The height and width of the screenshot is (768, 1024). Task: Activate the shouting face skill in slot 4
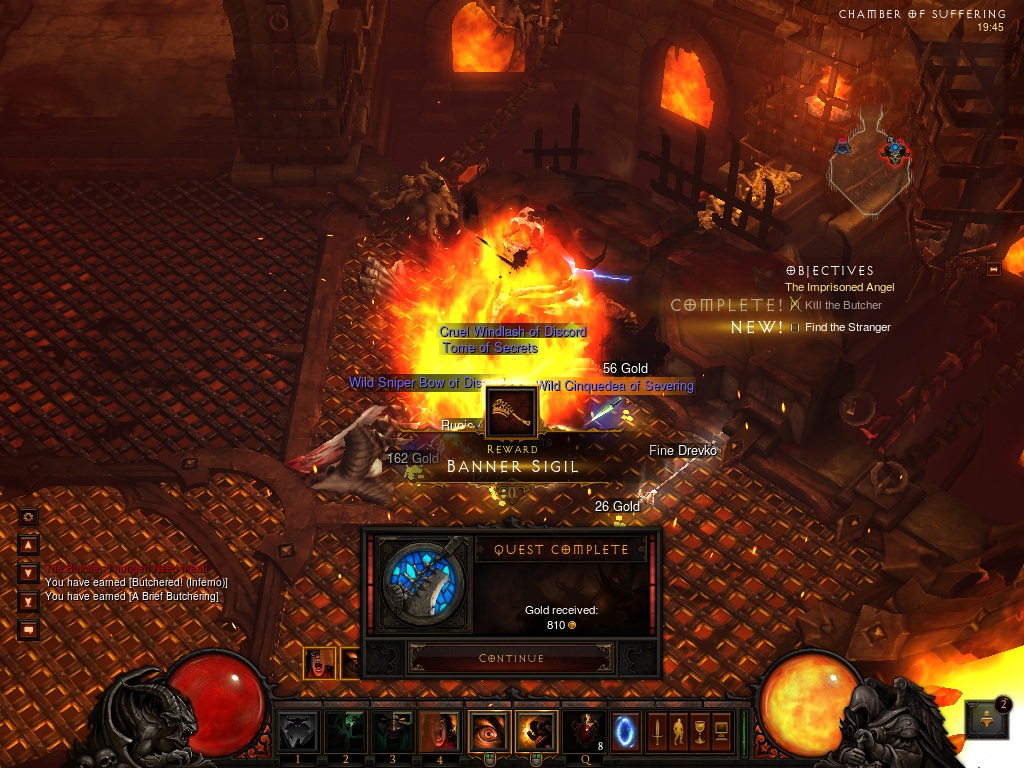pos(439,732)
